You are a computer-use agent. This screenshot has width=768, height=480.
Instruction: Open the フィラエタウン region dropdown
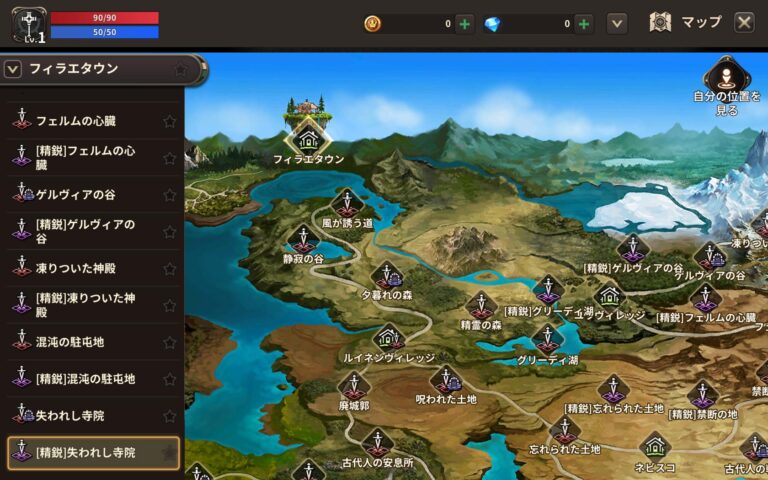(14, 69)
